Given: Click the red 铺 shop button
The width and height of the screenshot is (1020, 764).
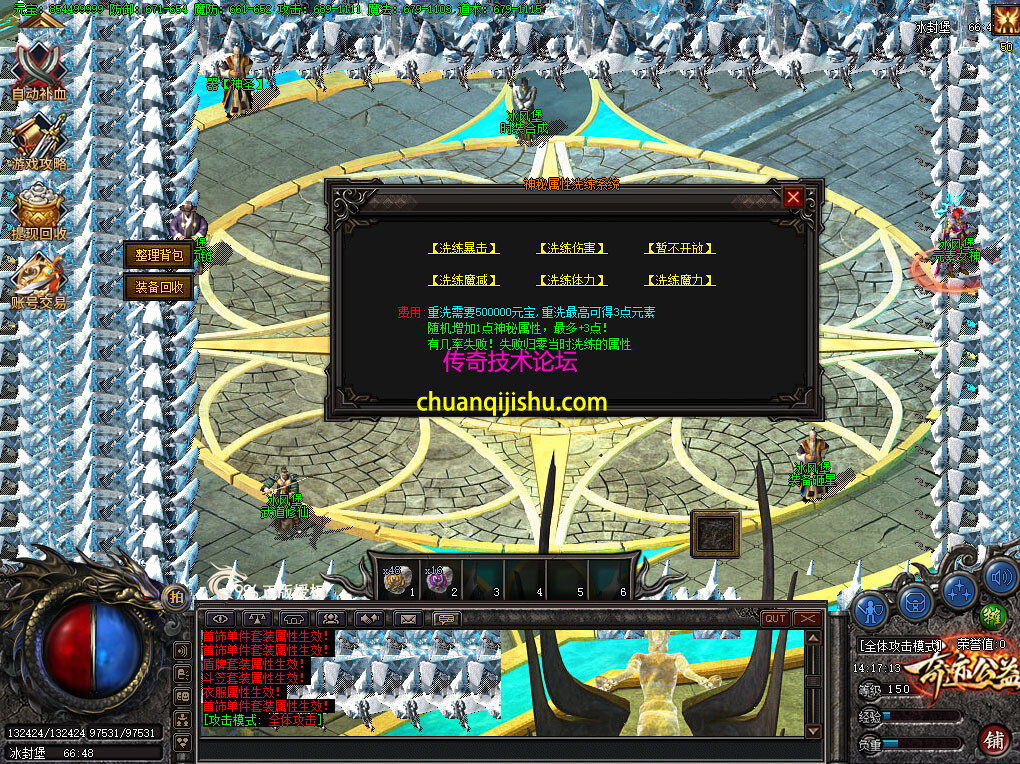Looking at the screenshot, I should coord(994,741).
